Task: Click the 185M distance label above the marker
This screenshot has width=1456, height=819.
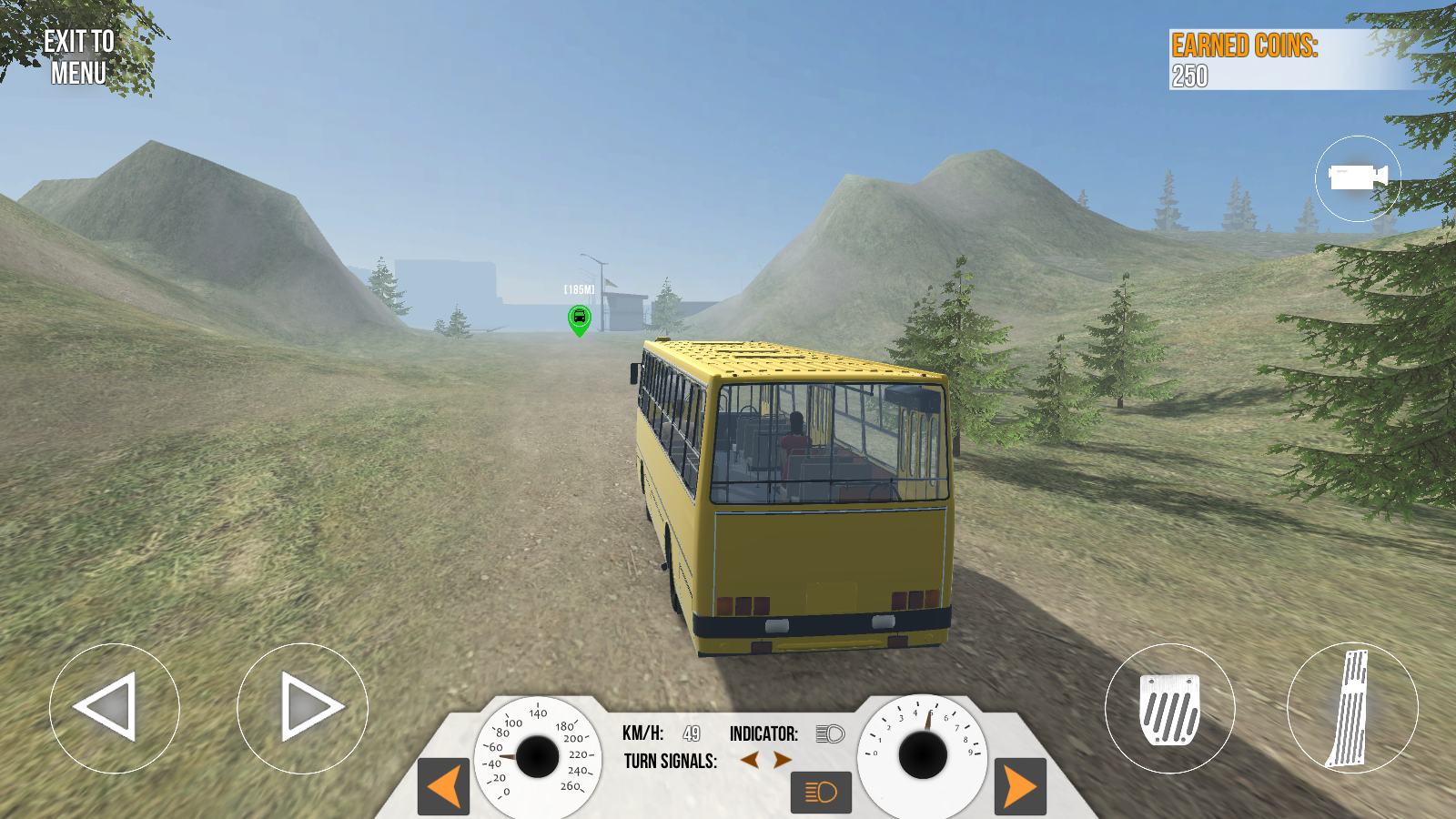Action: tap(577, 288)
